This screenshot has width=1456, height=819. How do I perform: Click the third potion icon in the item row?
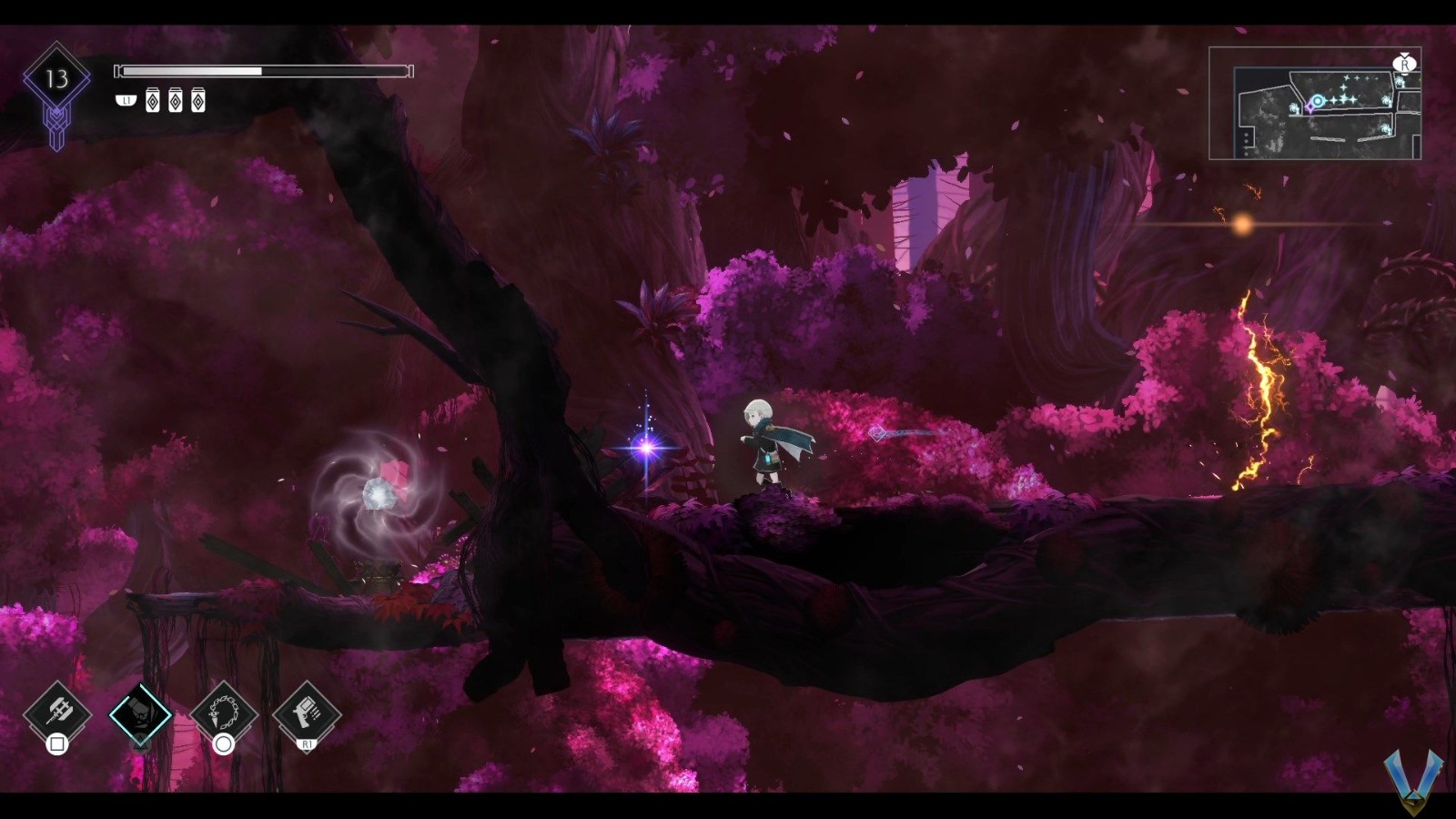point(198,99)
